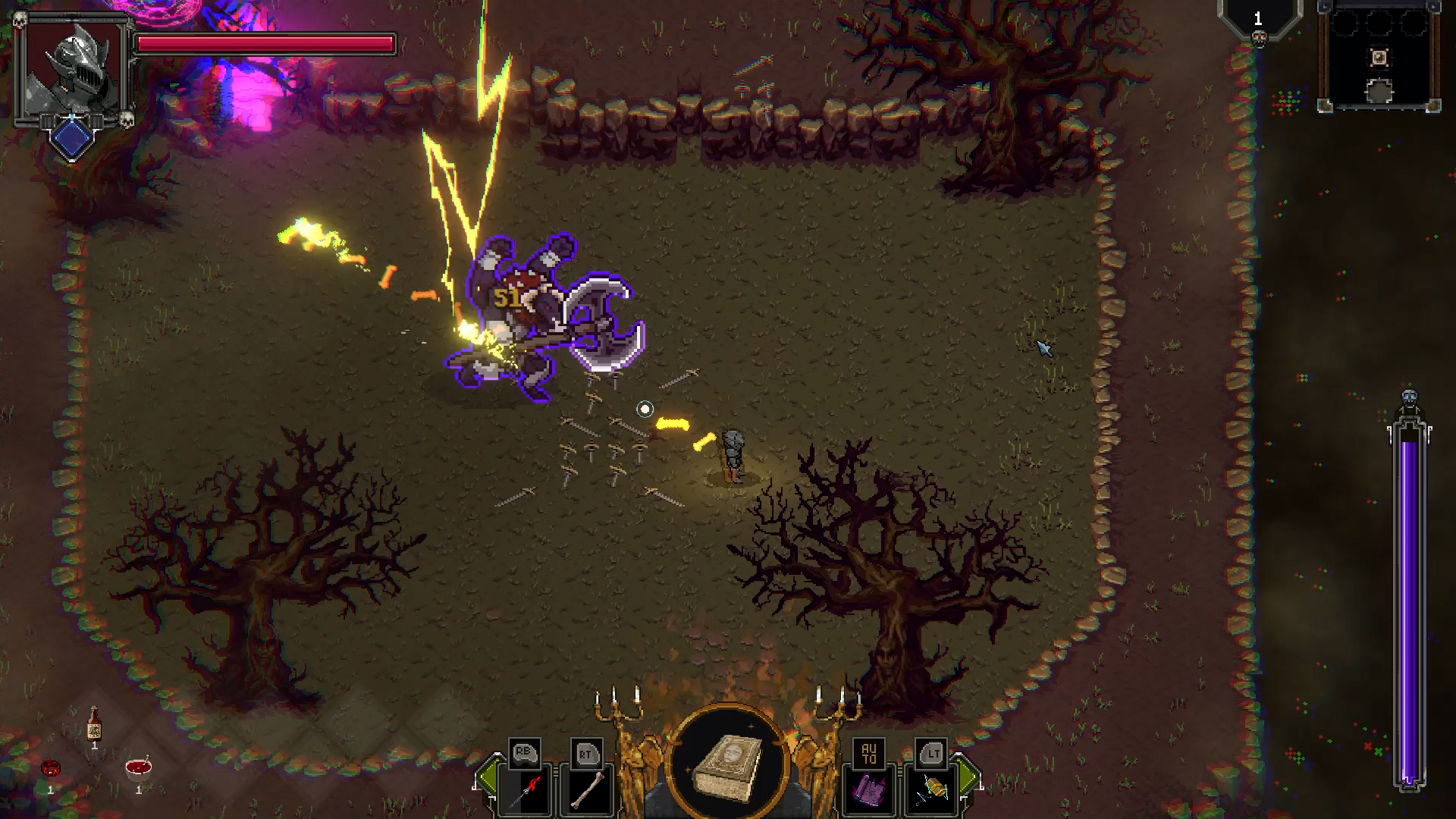This screenshot has width=1456, height=819.
Task: Click the purple scroll ability icon
Action: 868,787
